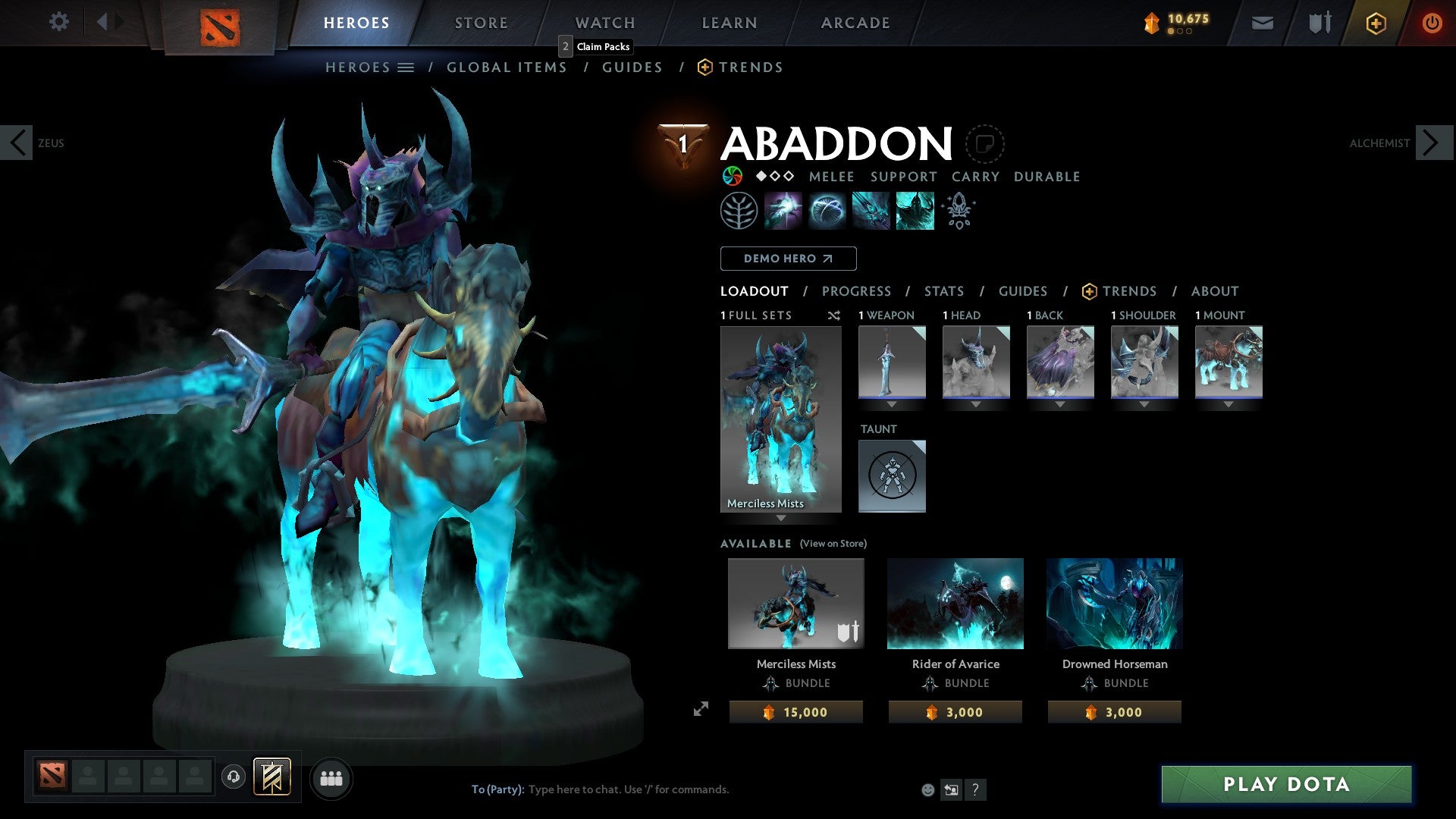Open the Global Items section
1456x819 pixels.
pos(507,67)
